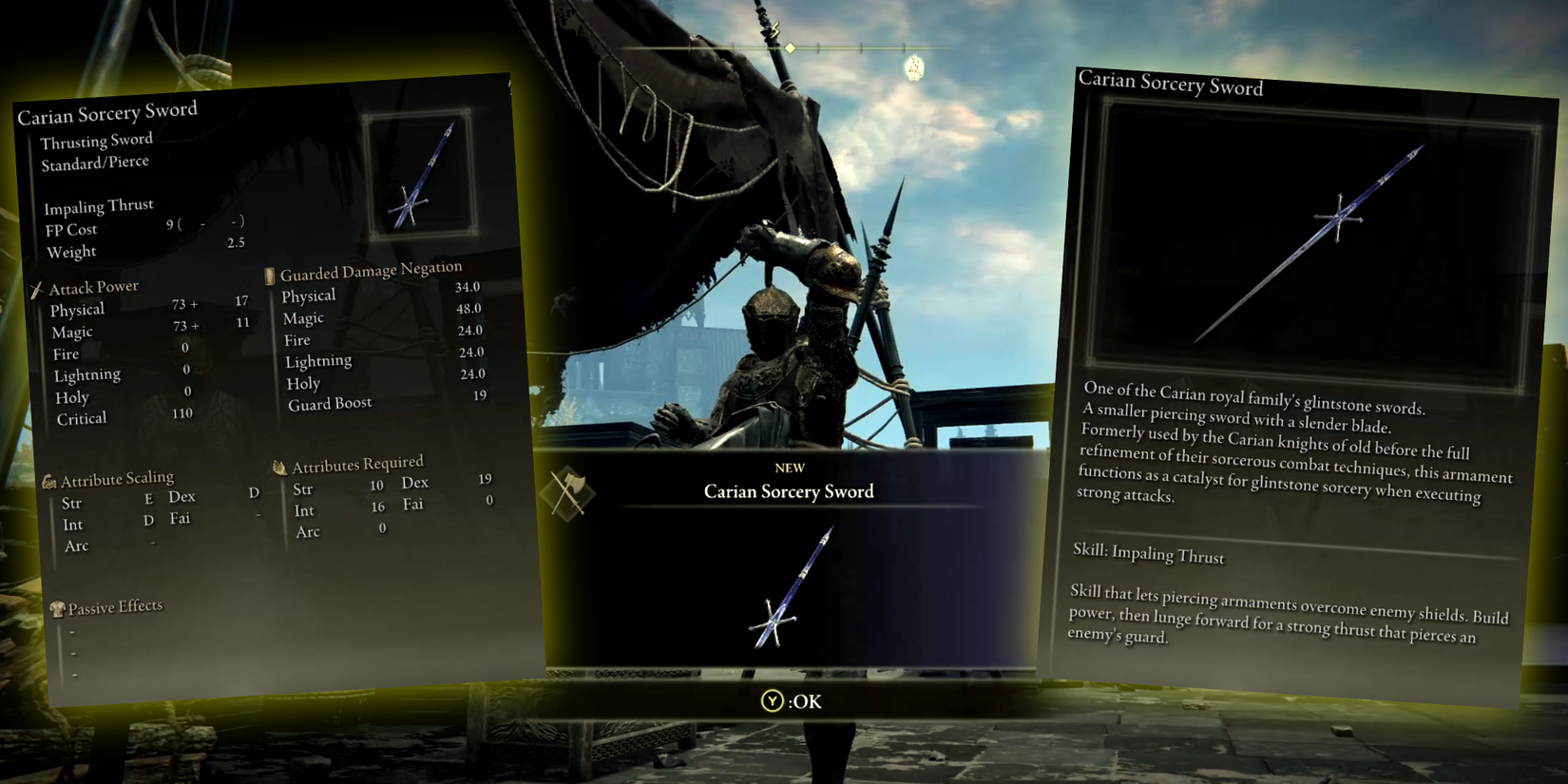Click the NEW label above item name
Screen dimensions: 1568x784
coord(791,467)
